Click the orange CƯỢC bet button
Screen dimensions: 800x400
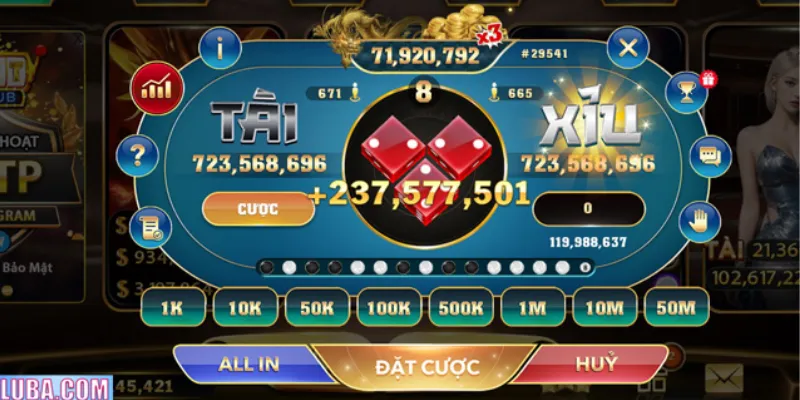coord(253,209)
